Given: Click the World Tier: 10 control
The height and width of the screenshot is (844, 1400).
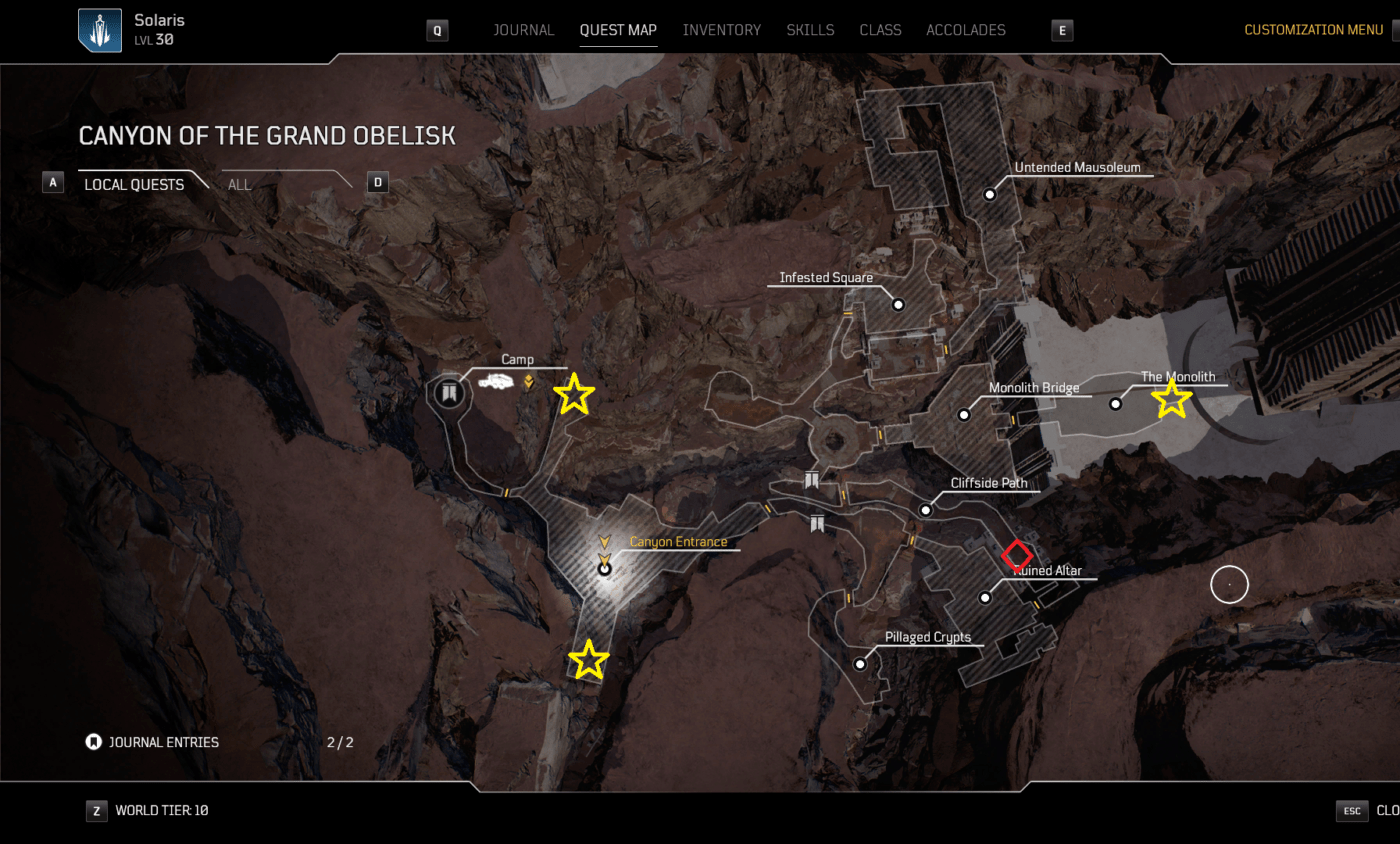Looking at the screenshot, I should 162,810.
